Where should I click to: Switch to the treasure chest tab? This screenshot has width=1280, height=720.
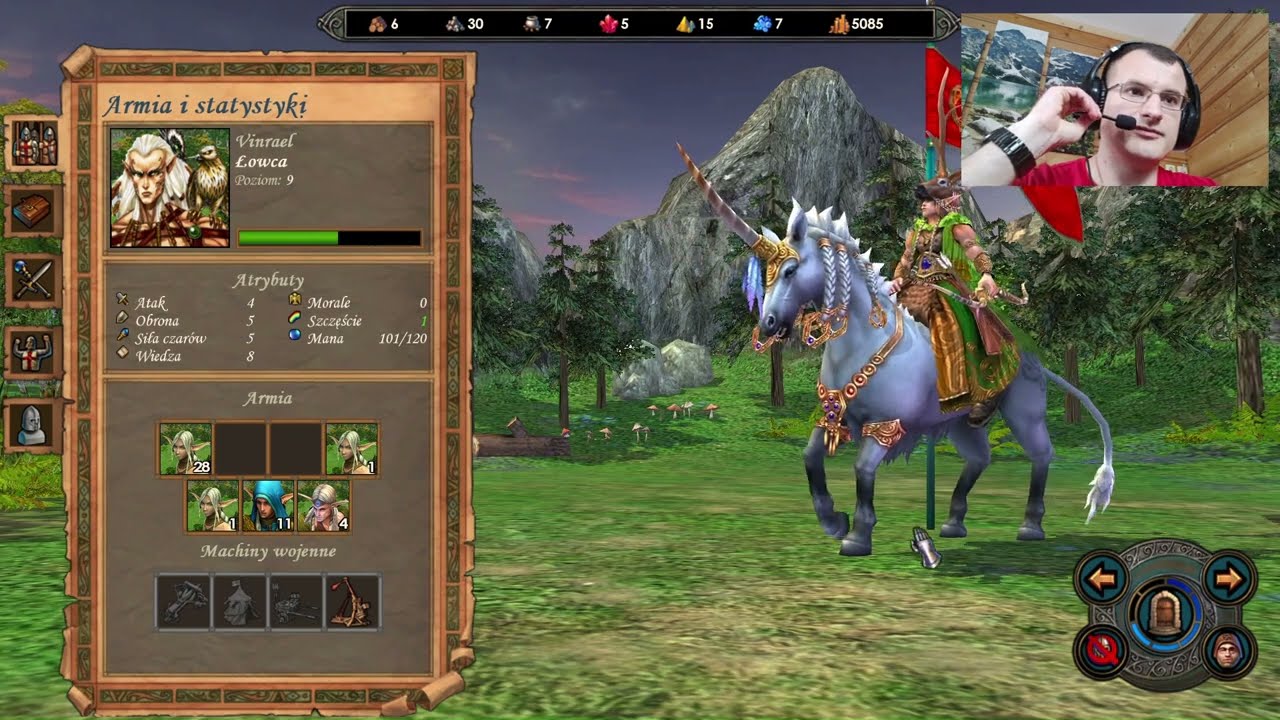pos(34,212)
